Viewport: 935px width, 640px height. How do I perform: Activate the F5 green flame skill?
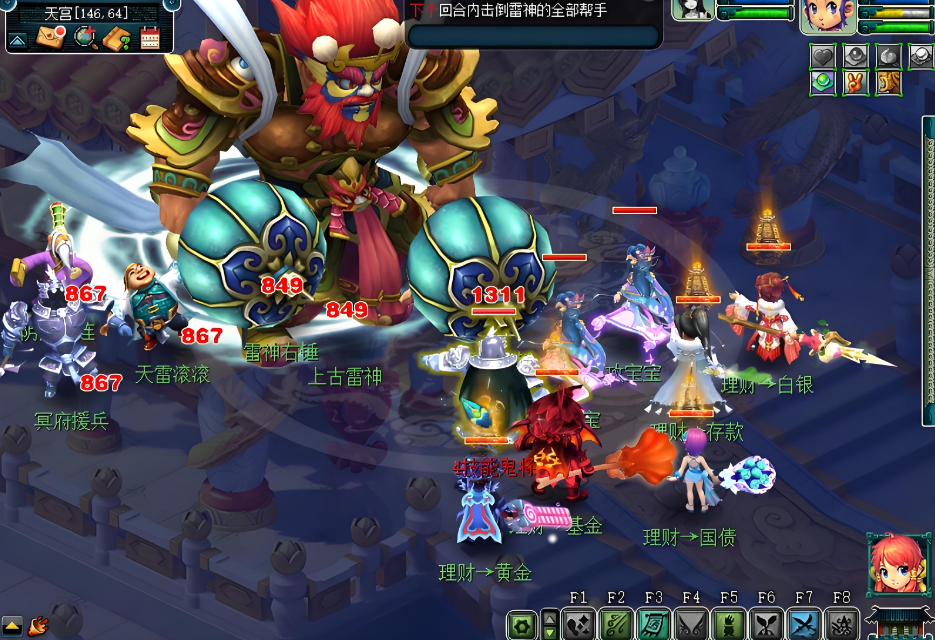pos(729,624)
